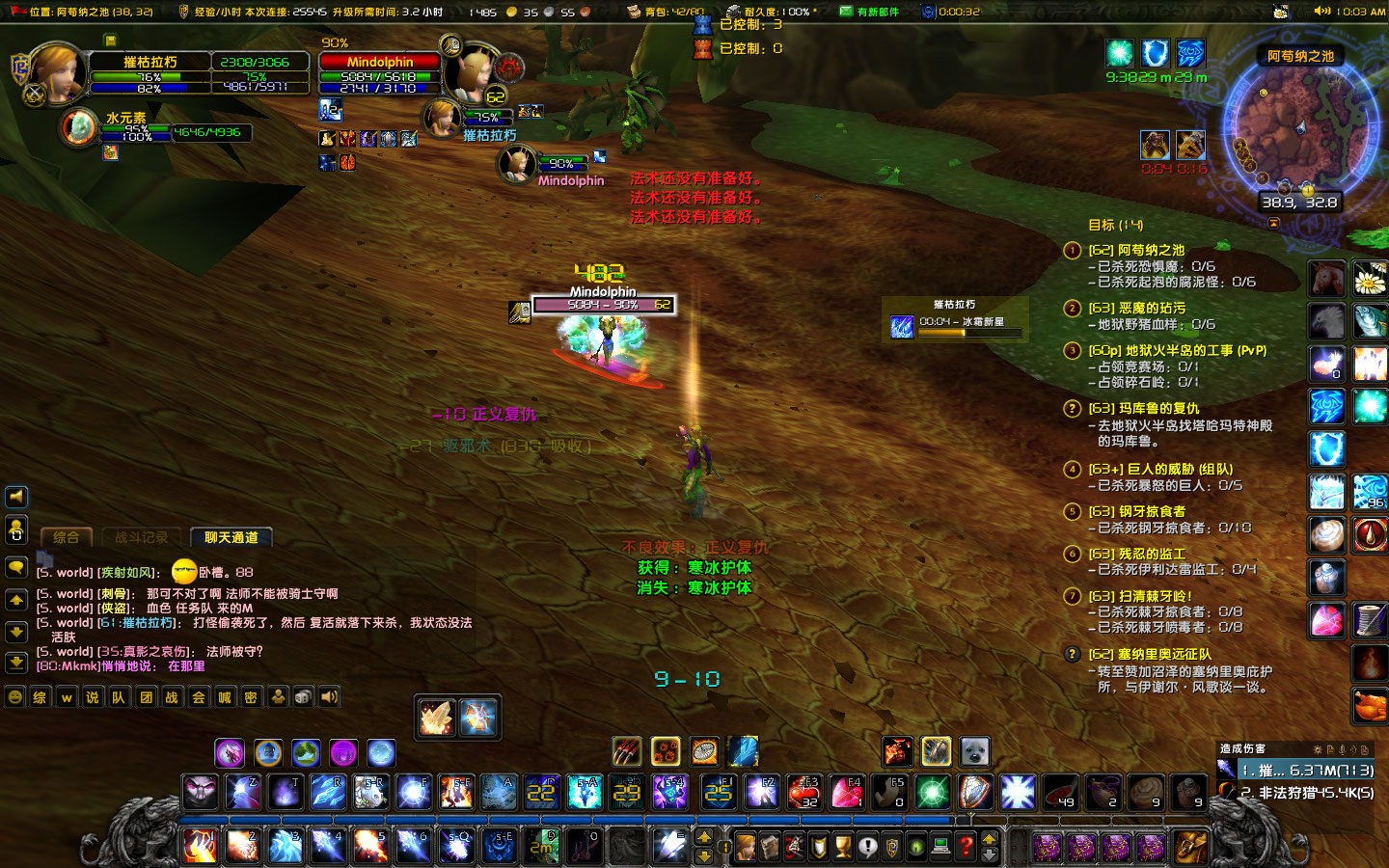Open the new mail notification icon at the top
Screen dimensions: 1389x868
847,11
